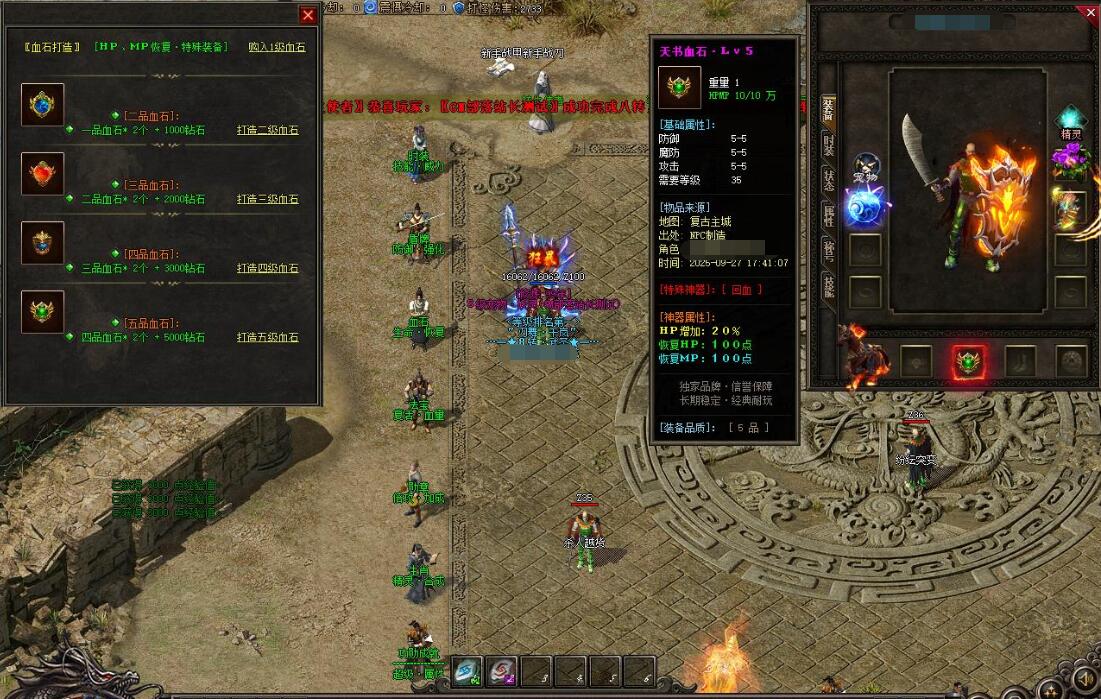Choose 打造二级血石 to forge
The height and width of the screenshot is (699, 1101).
click(267, 130)
